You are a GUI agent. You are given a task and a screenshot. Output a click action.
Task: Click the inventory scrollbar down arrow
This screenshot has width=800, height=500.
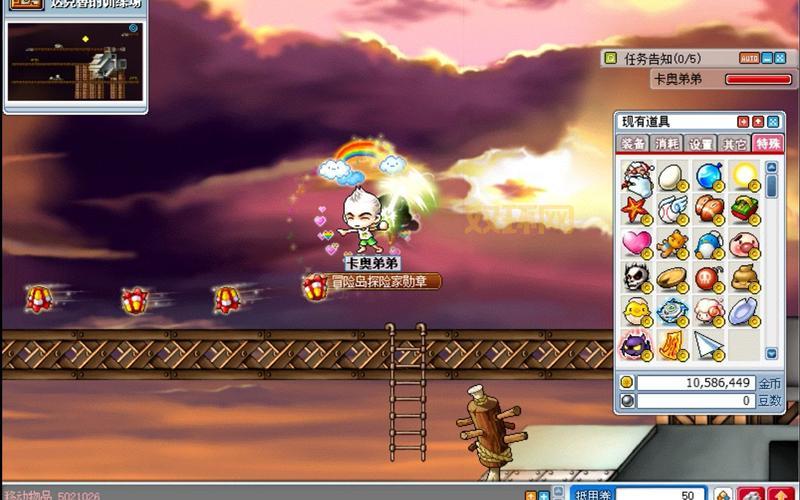(x=772, y=353)
